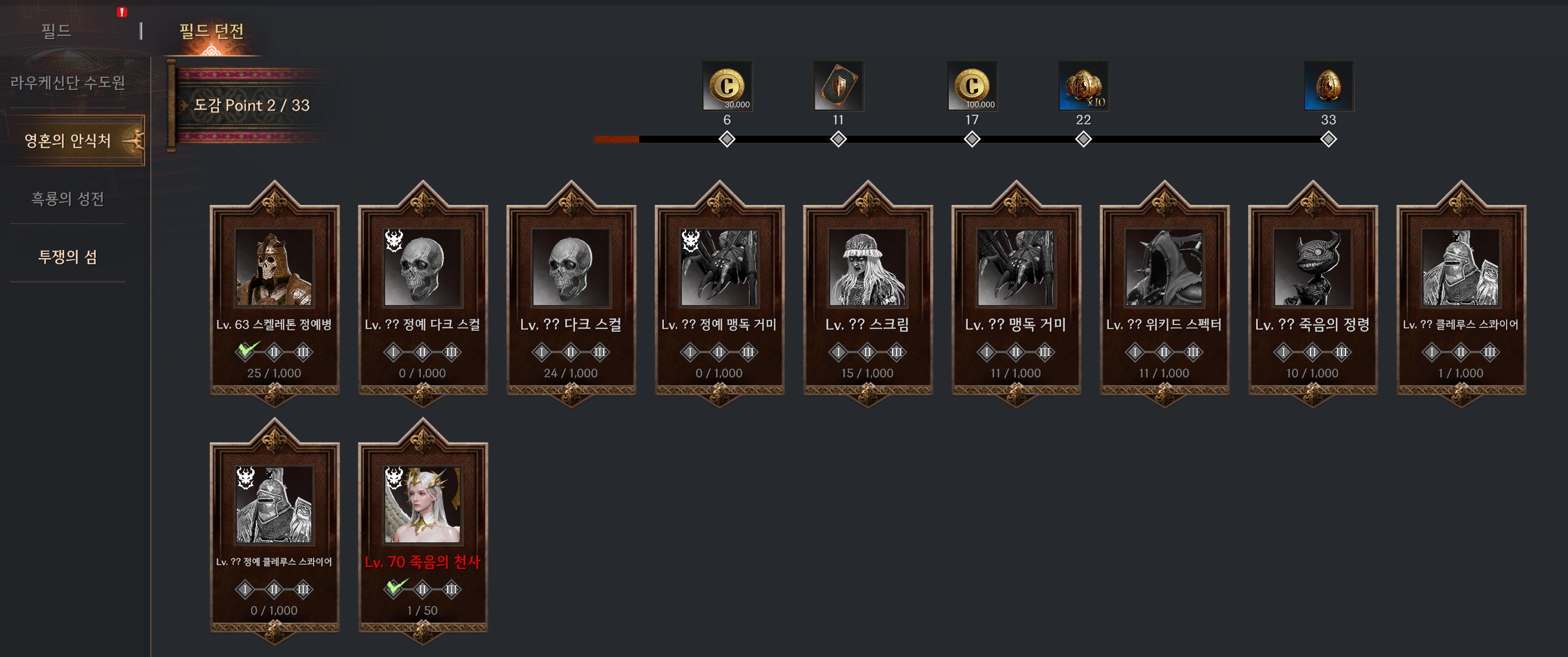Switch to the 필드 tab
The image size is (1568, 657).
pos(56,30)
